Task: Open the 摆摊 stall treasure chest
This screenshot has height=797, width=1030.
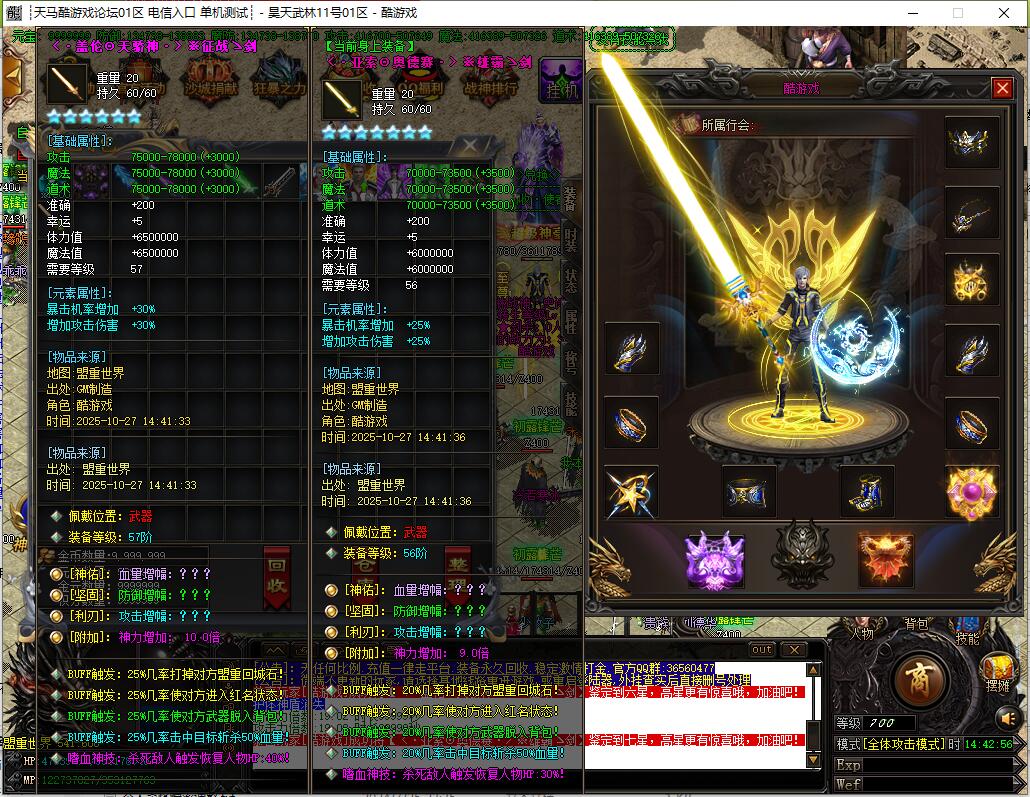Action: point(997,673)
